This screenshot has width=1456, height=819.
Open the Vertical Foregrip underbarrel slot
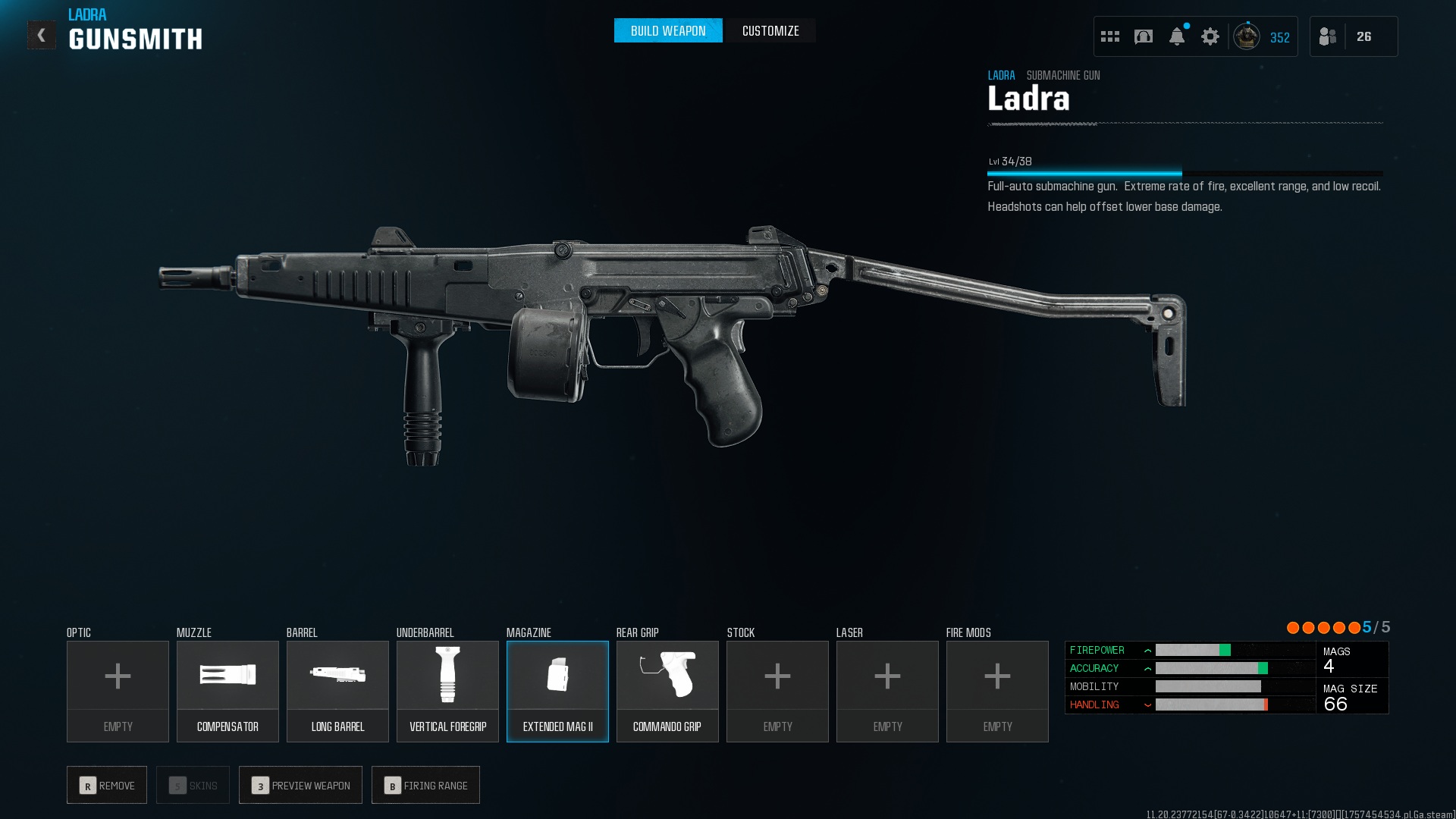[447, 691]
